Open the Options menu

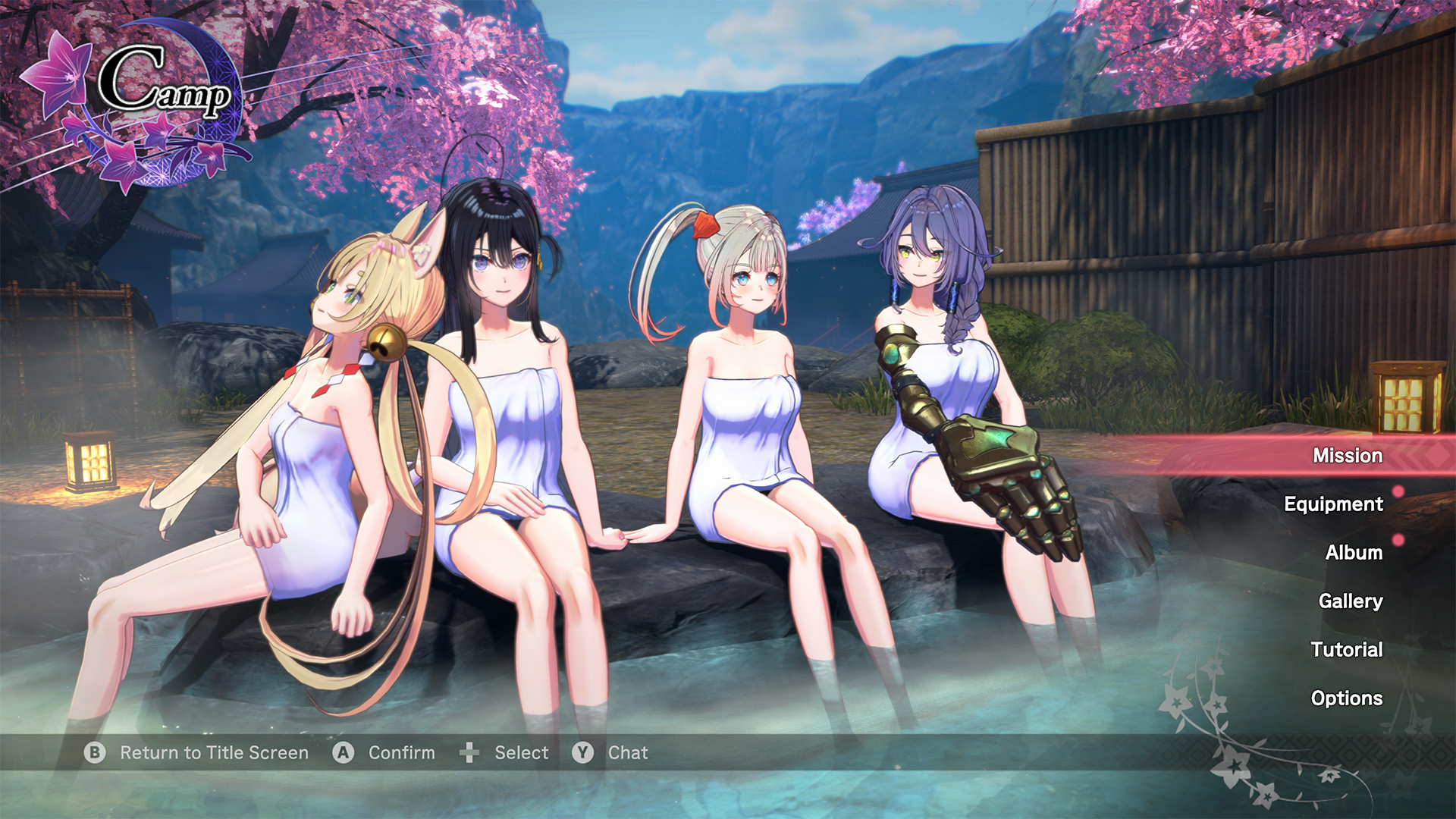coord(1348,698)
